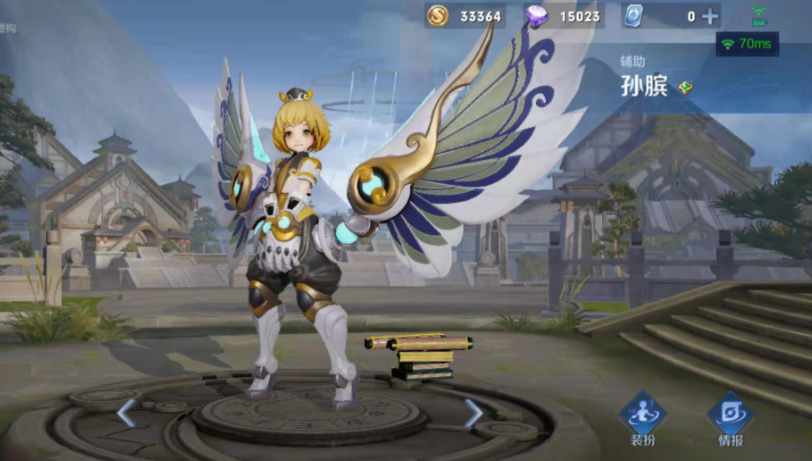Click the plus button beside the ticket count
The width and height of the screenshot is (812, 461).
coord(710,16)
